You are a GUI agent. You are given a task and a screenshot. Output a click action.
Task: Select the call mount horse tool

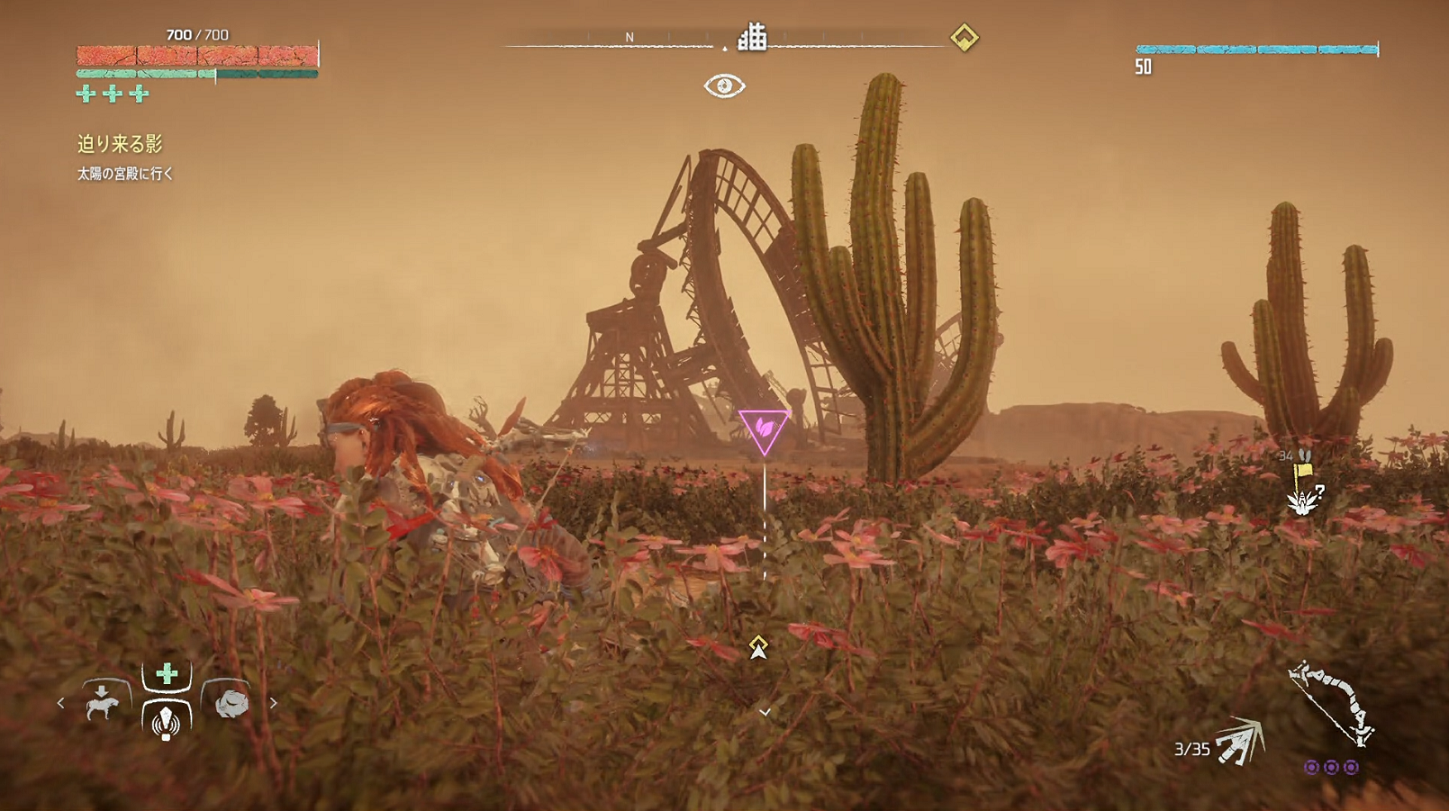coord(102,700)
